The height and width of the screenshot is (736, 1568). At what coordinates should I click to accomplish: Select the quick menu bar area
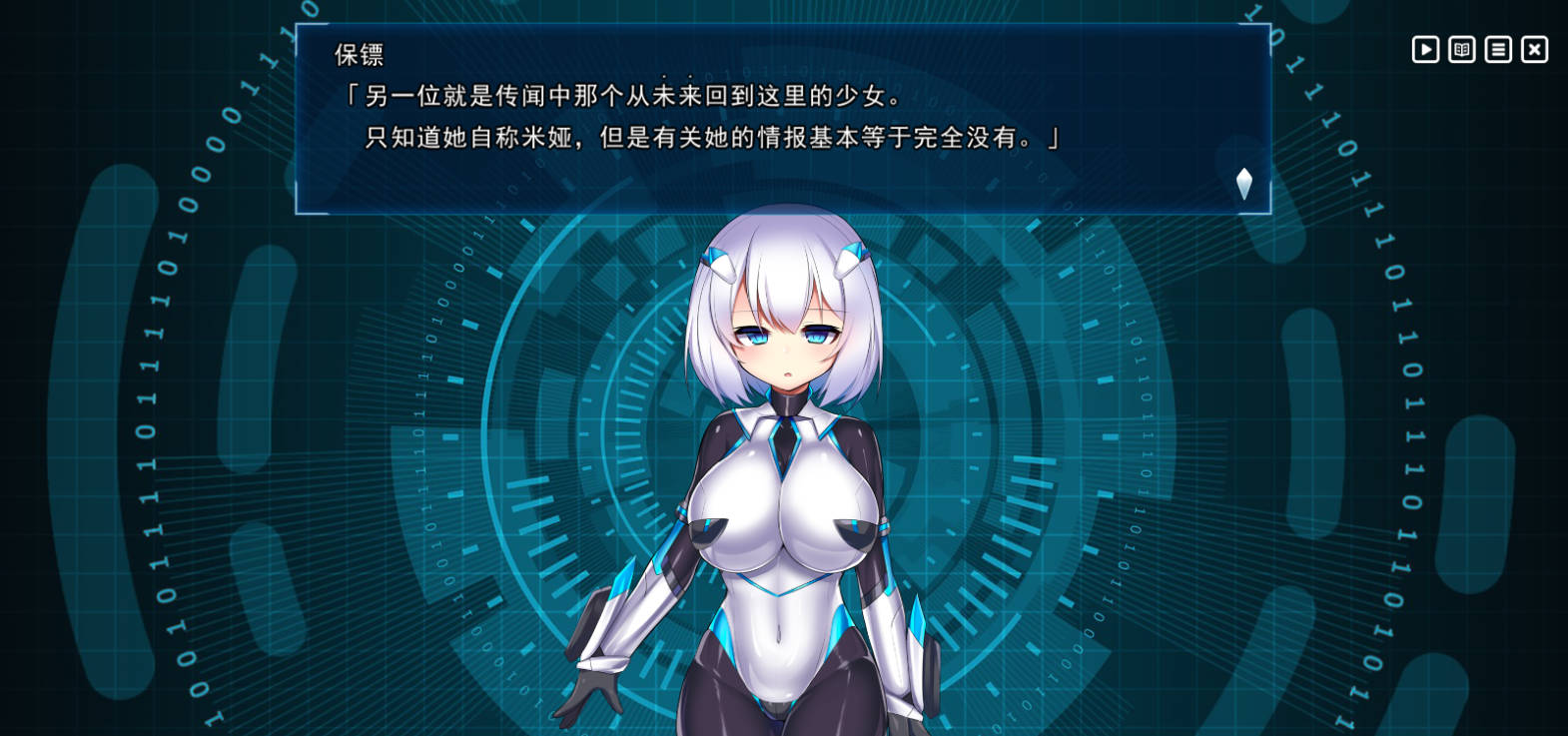coord(1478,49)
